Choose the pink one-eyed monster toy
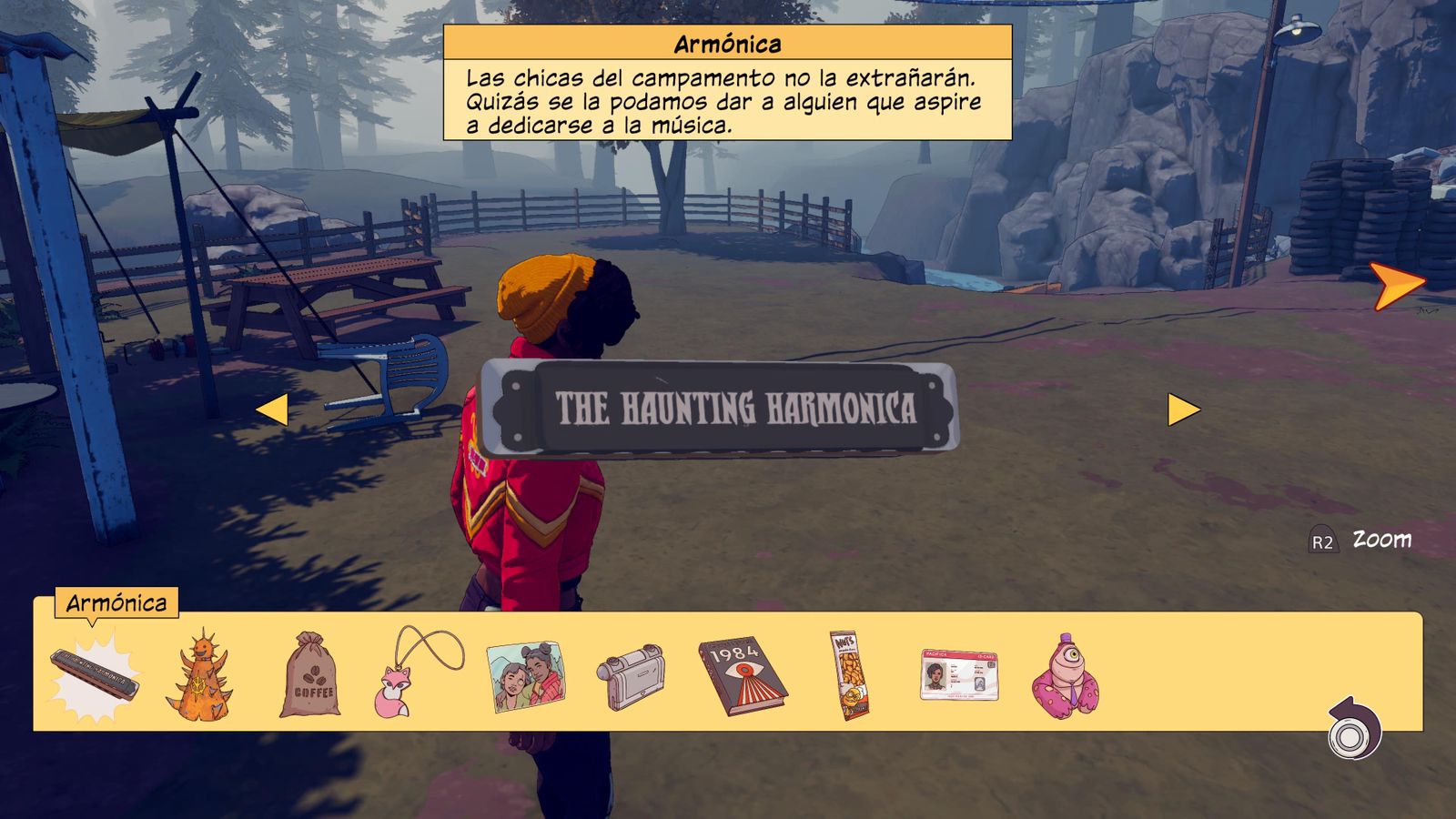 [1065, 677]
